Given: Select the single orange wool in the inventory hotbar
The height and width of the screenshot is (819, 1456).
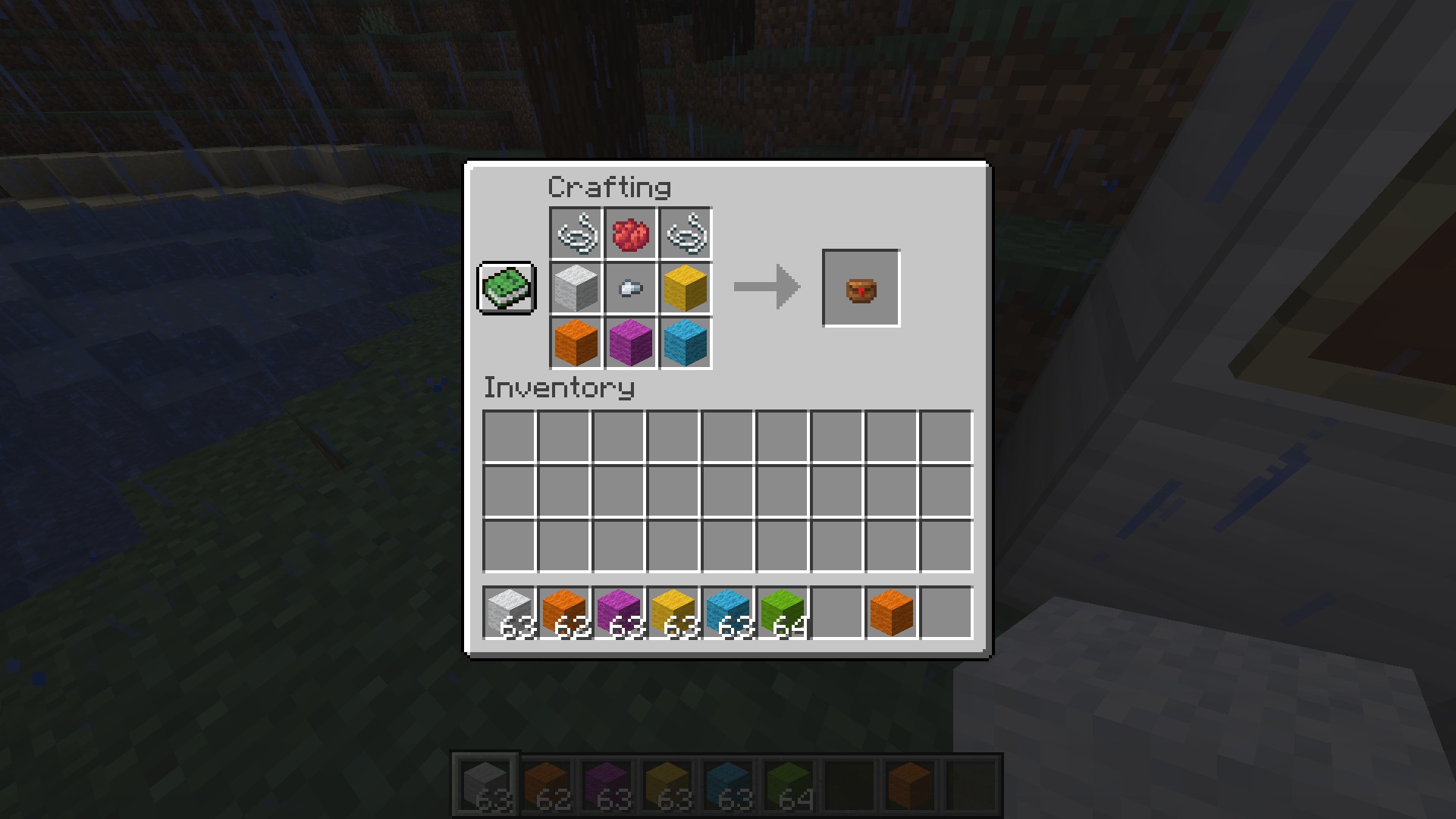Looking at the screenshot, I should point(892,613).
